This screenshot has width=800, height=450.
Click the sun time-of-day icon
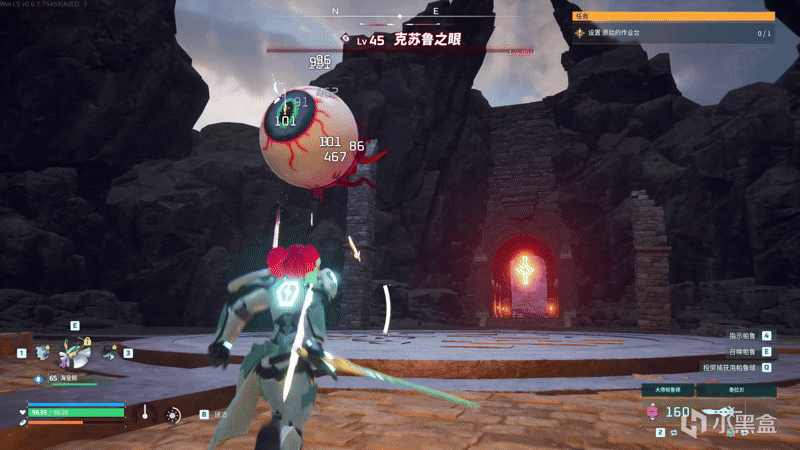click(173, 414)
